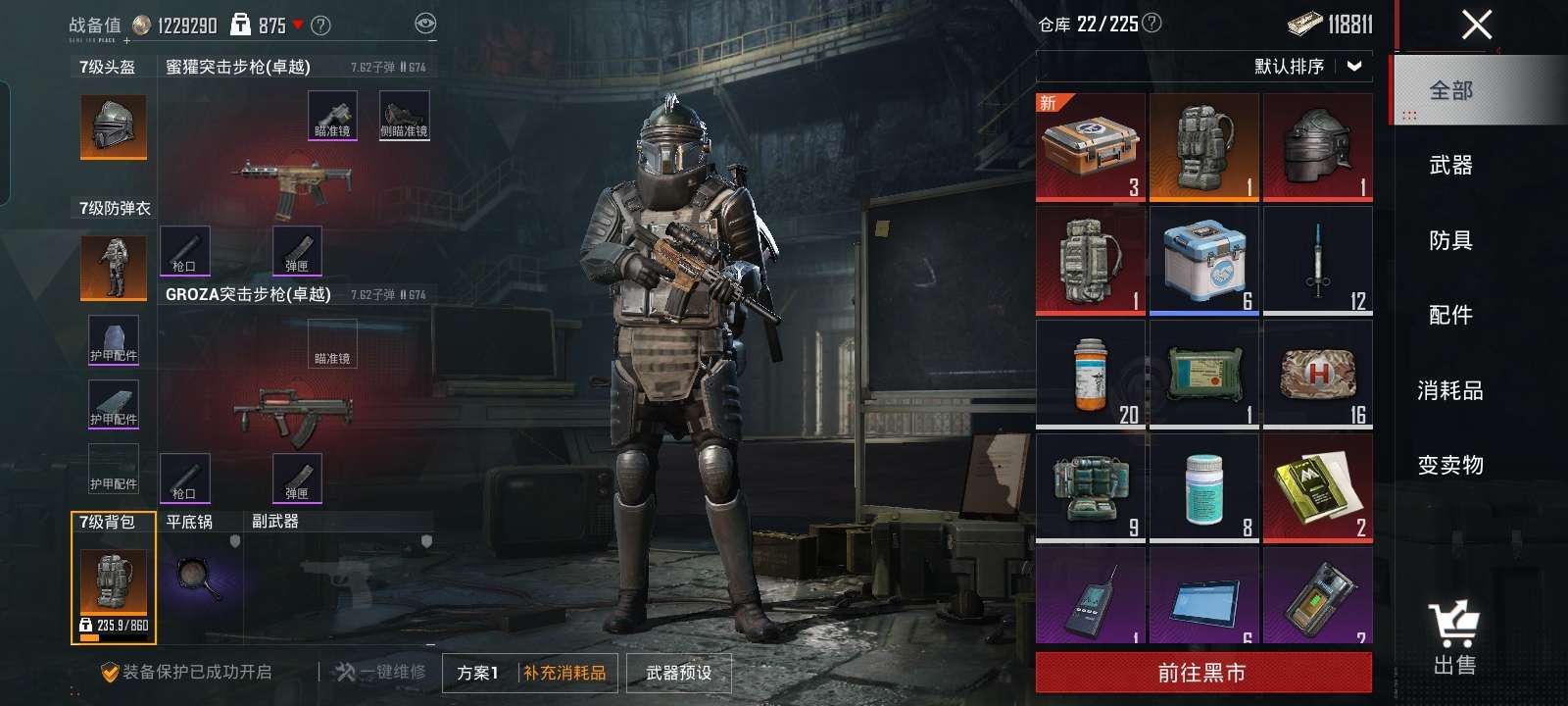Switch to the 武器 weapons tab
This screenshot has width=1568, height=706.
coord(1450,166)
